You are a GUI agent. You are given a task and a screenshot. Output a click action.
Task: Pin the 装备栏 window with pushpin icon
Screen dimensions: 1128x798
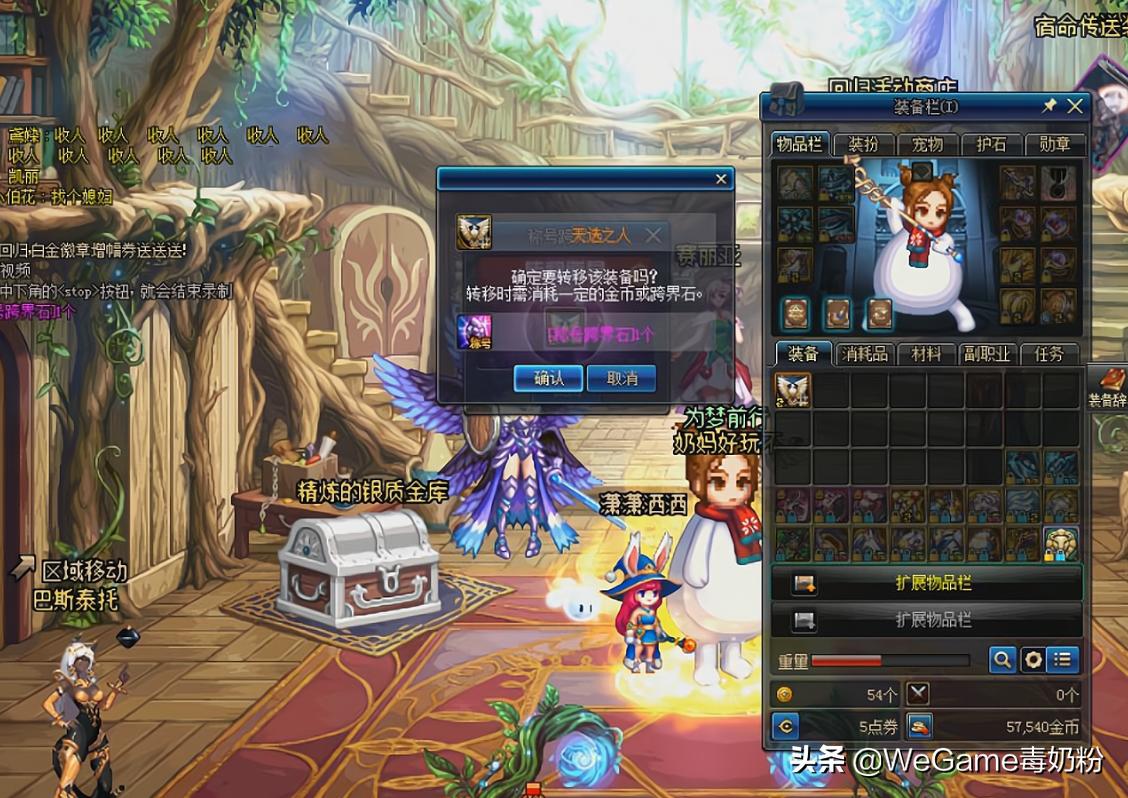tap(1049, 106)
